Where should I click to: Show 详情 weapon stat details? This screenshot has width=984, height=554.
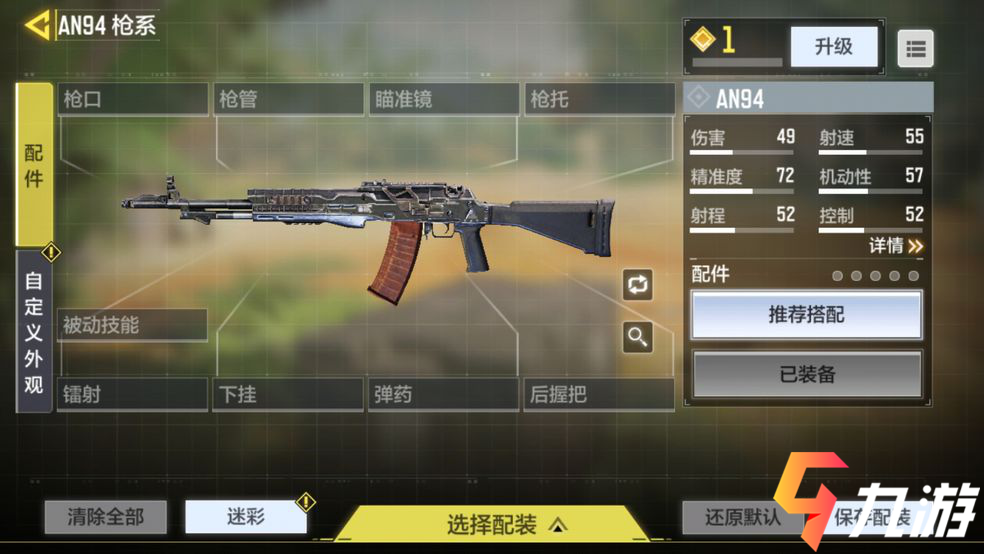[894, 245]
